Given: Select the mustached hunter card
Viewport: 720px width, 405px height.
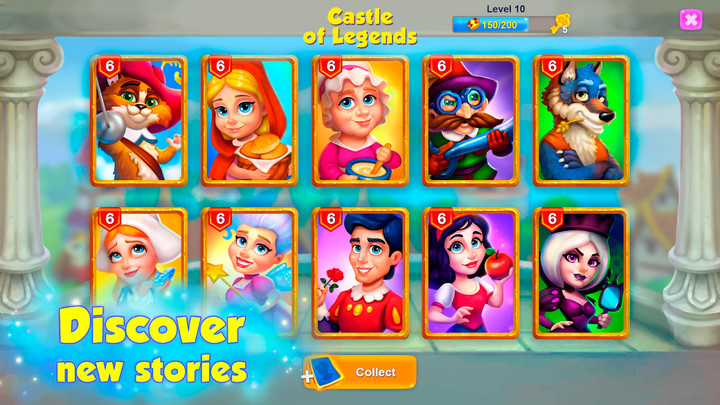Looking at the screenshot, I should pyautogui.click(x=470, y=121).
